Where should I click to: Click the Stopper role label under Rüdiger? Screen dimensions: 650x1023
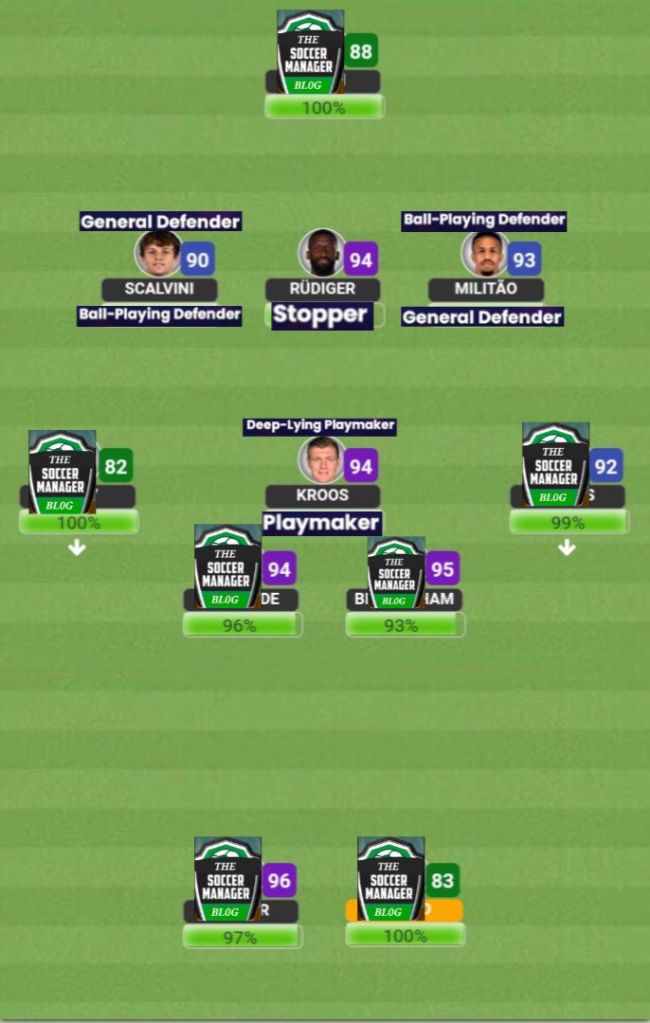[x=320, y=315]
